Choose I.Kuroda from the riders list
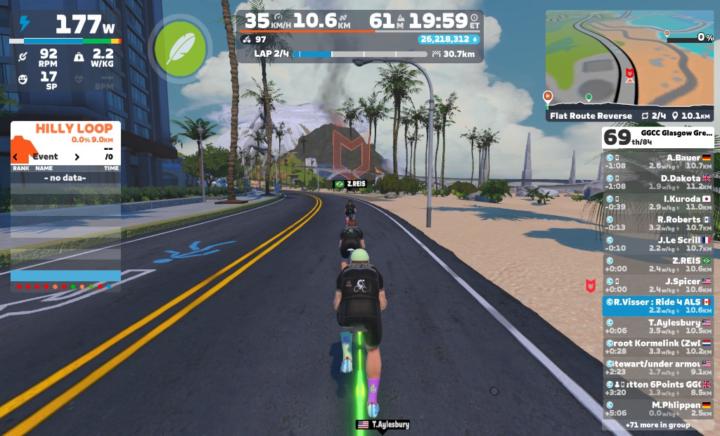Screen dimensions: 720x436 click(x=658, y=203)
